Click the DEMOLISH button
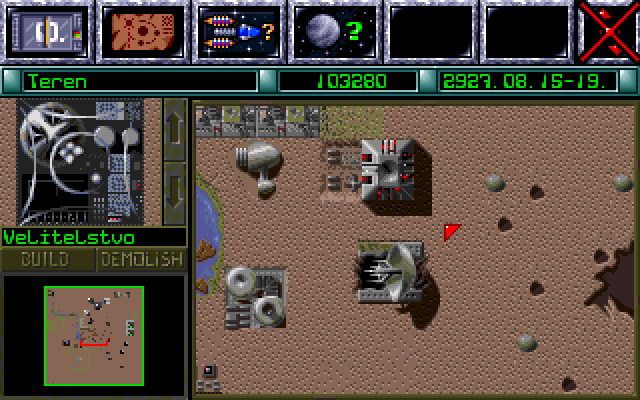640x400 pixels. coord(142,260)
